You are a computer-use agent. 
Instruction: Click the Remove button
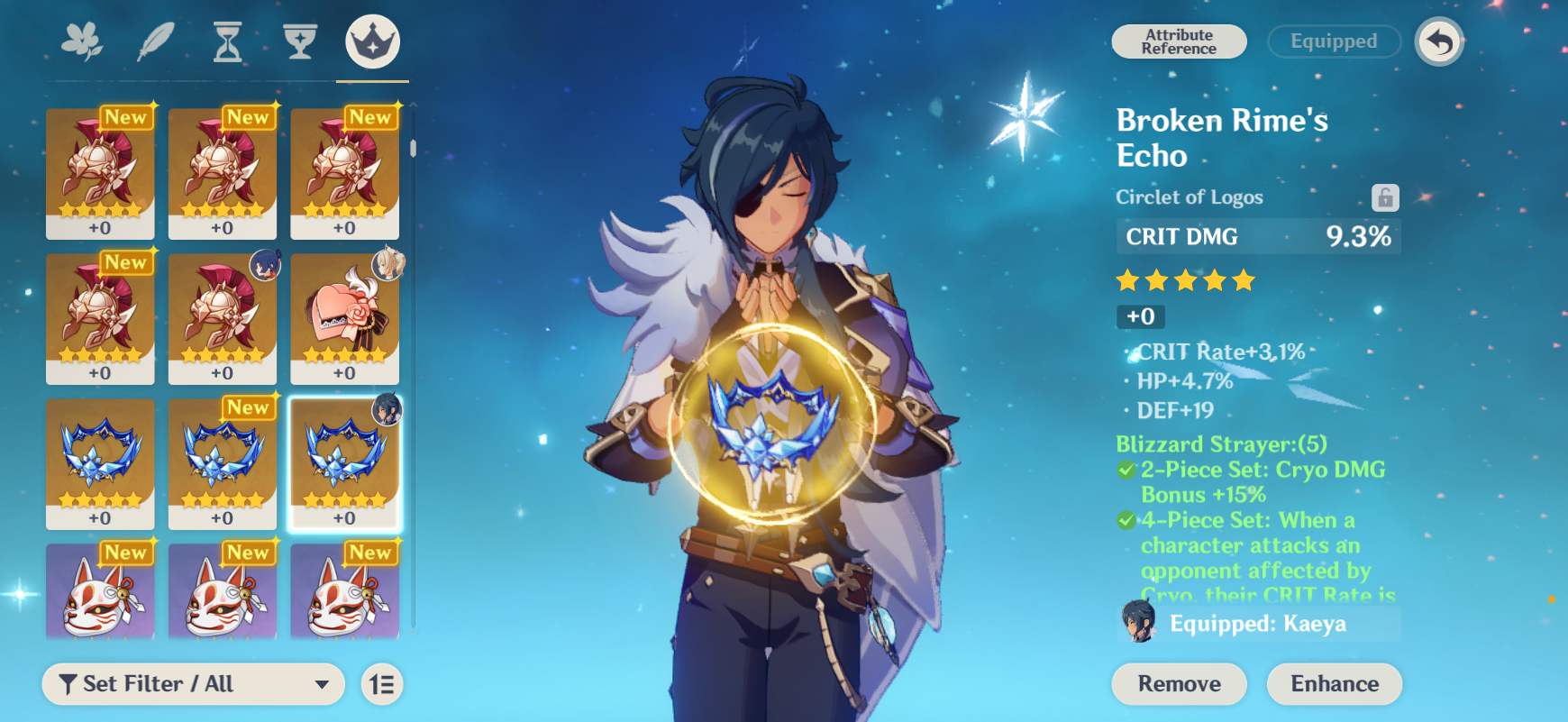[1178, 684]
